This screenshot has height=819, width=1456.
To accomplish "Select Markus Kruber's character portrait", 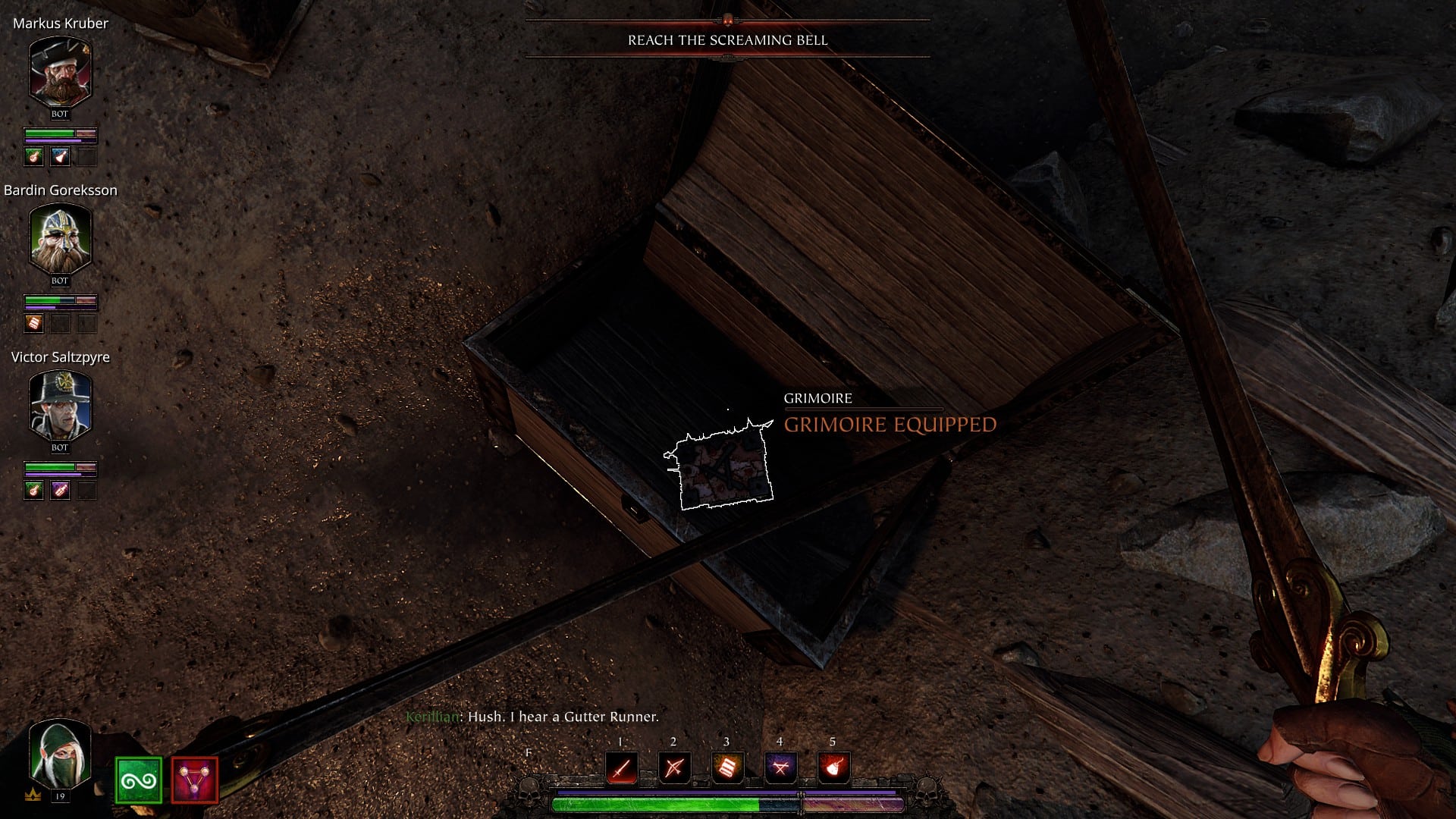I will coord(60,74).
